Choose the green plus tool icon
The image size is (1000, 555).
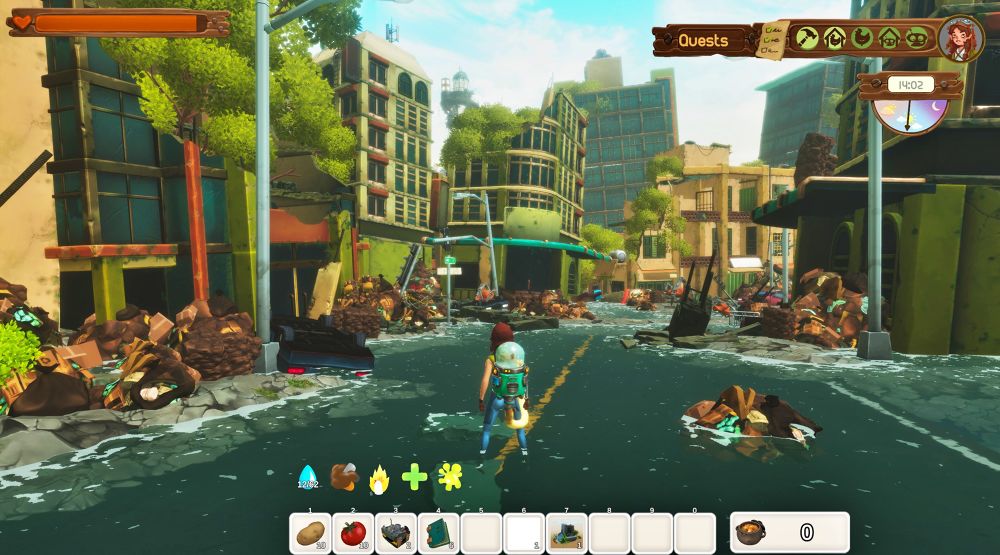tap(414, 477)
